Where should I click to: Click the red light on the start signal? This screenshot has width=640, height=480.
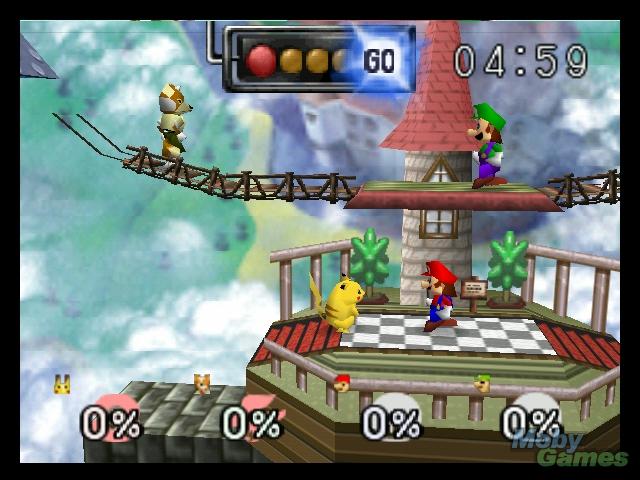point(262,59)
